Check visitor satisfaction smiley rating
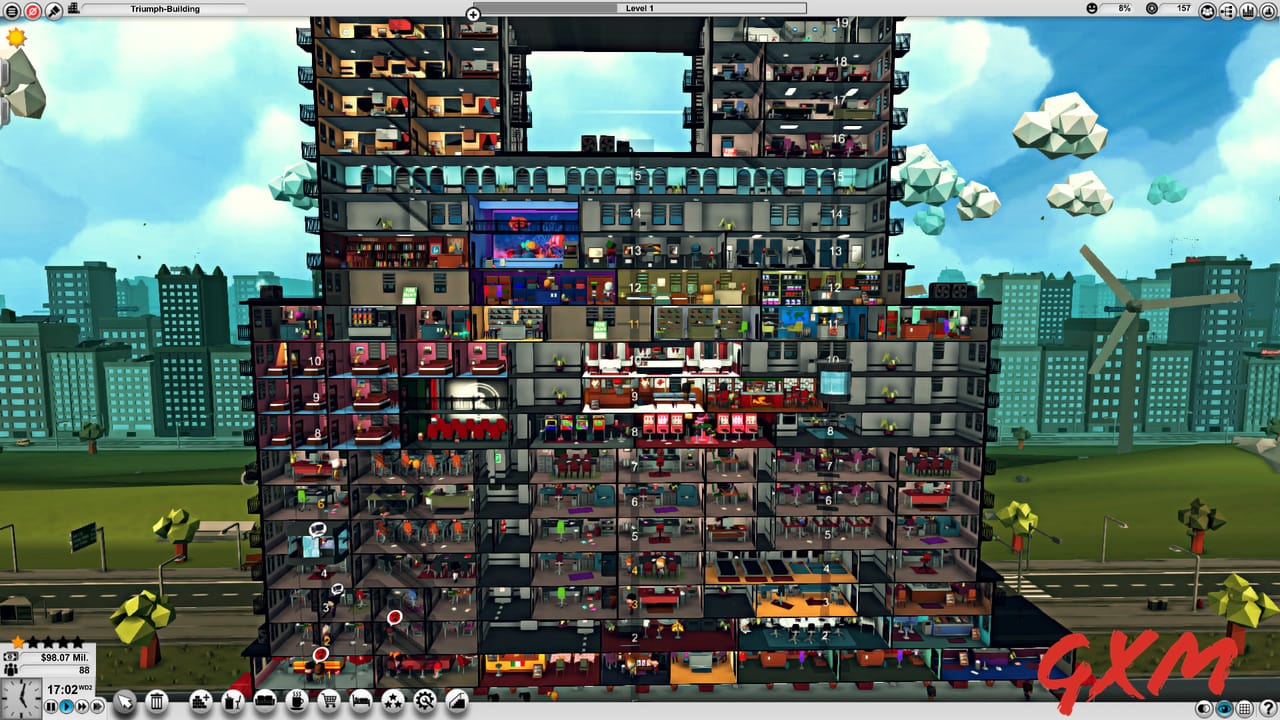Viewport: 1280px width, 720px height. 1092,7
